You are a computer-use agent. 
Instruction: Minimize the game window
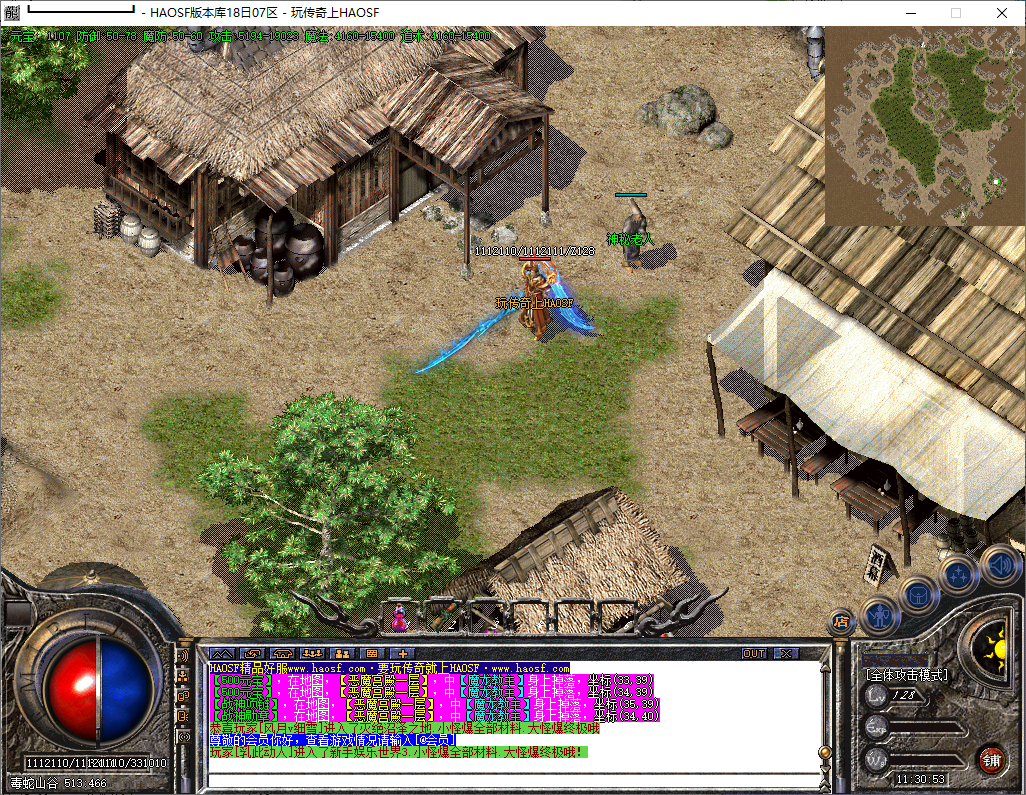pyautogui.click(x=910, y=12)
